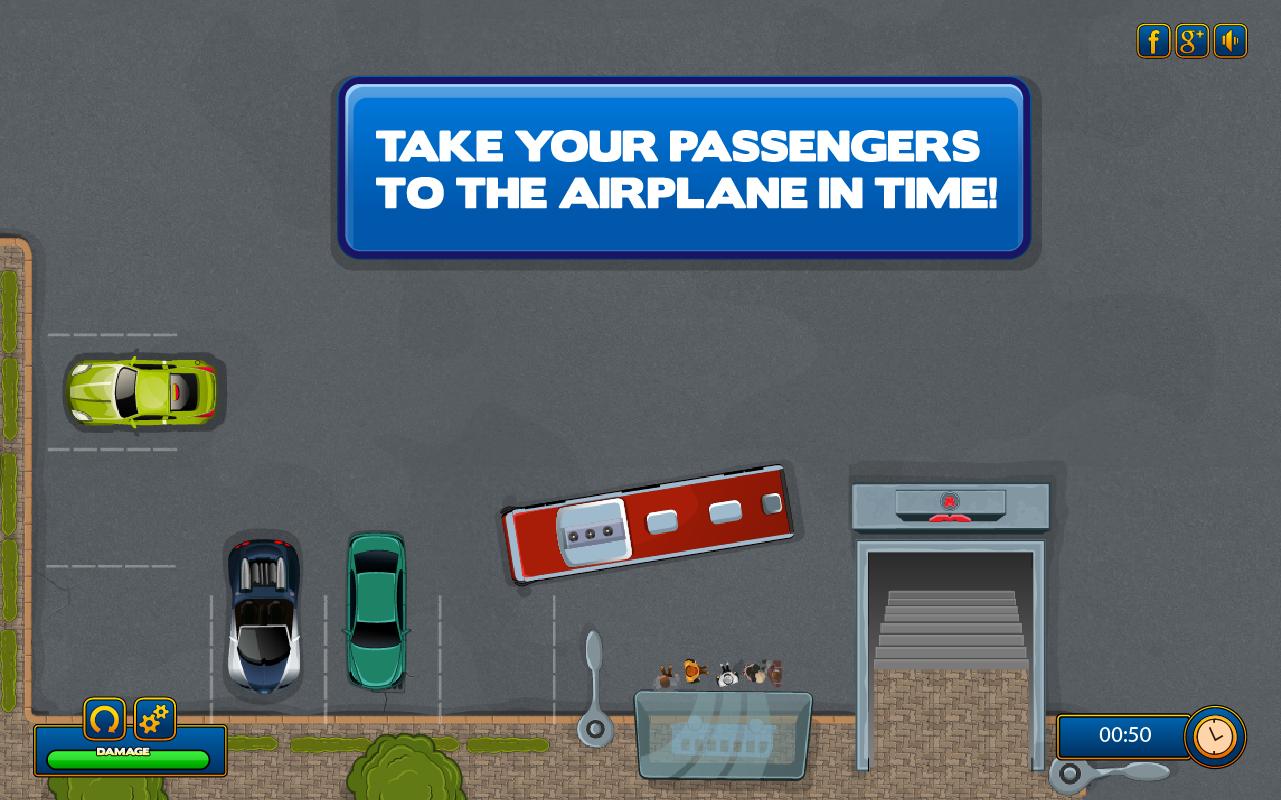Click the clock timer icon
The height and width of the screenshot is (800, 1281).
pyautogui.click(x=1214, y=737)
